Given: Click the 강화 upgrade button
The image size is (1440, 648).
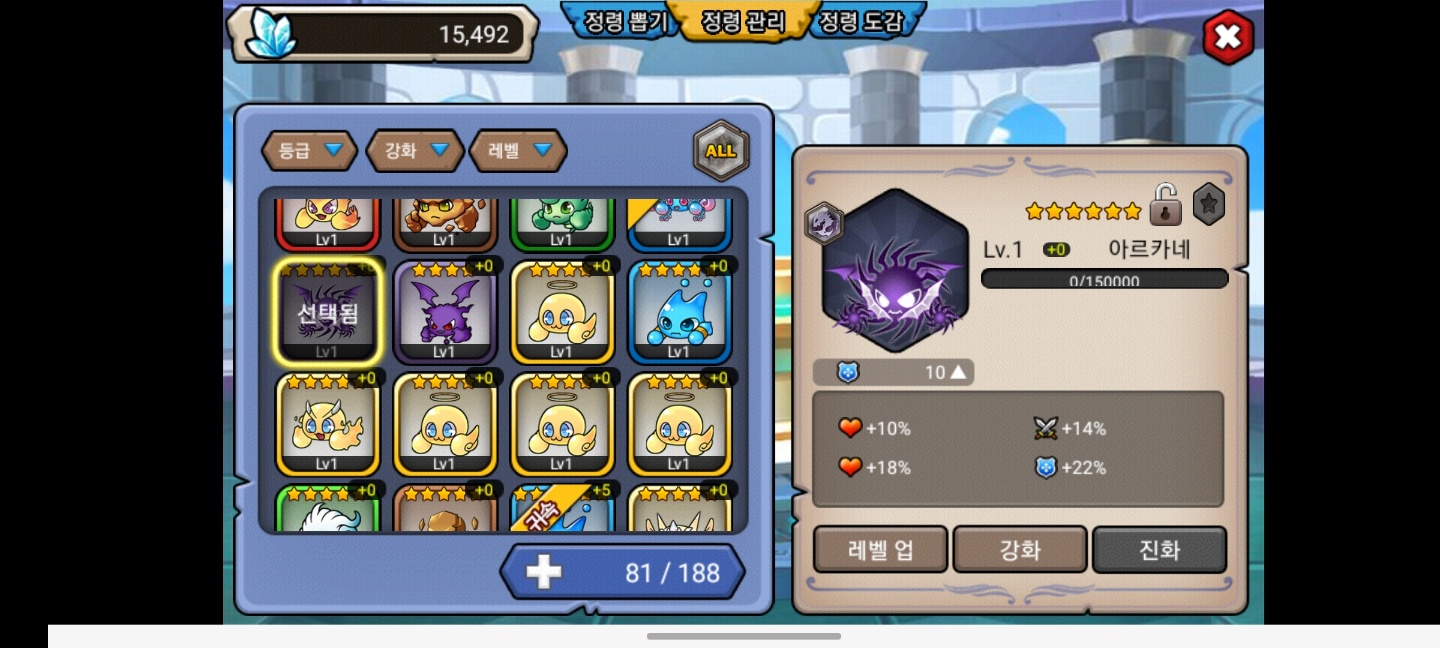Looking at the screenshot, I should (1020, 550).
